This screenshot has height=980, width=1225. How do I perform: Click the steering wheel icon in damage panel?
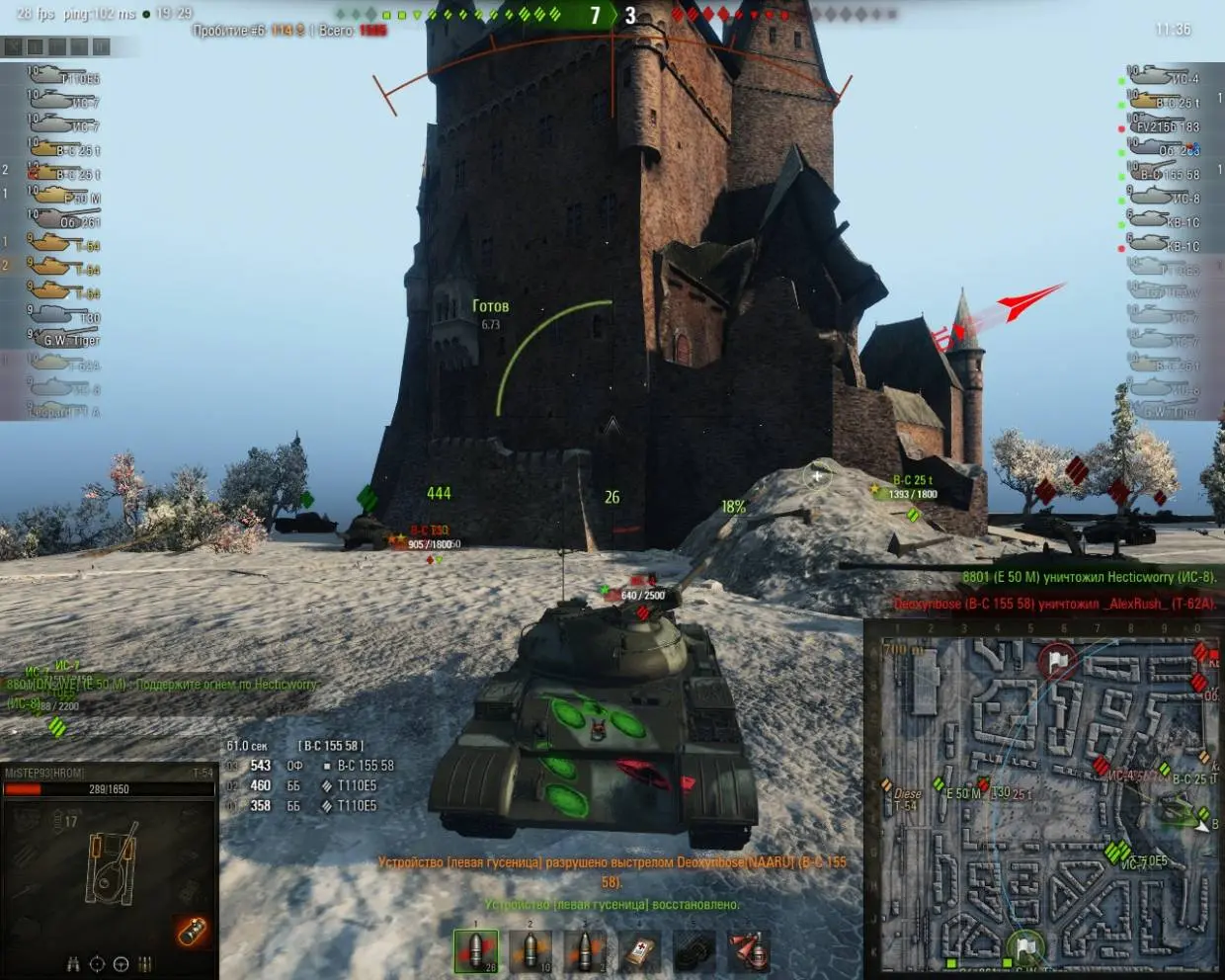point(121,964)
